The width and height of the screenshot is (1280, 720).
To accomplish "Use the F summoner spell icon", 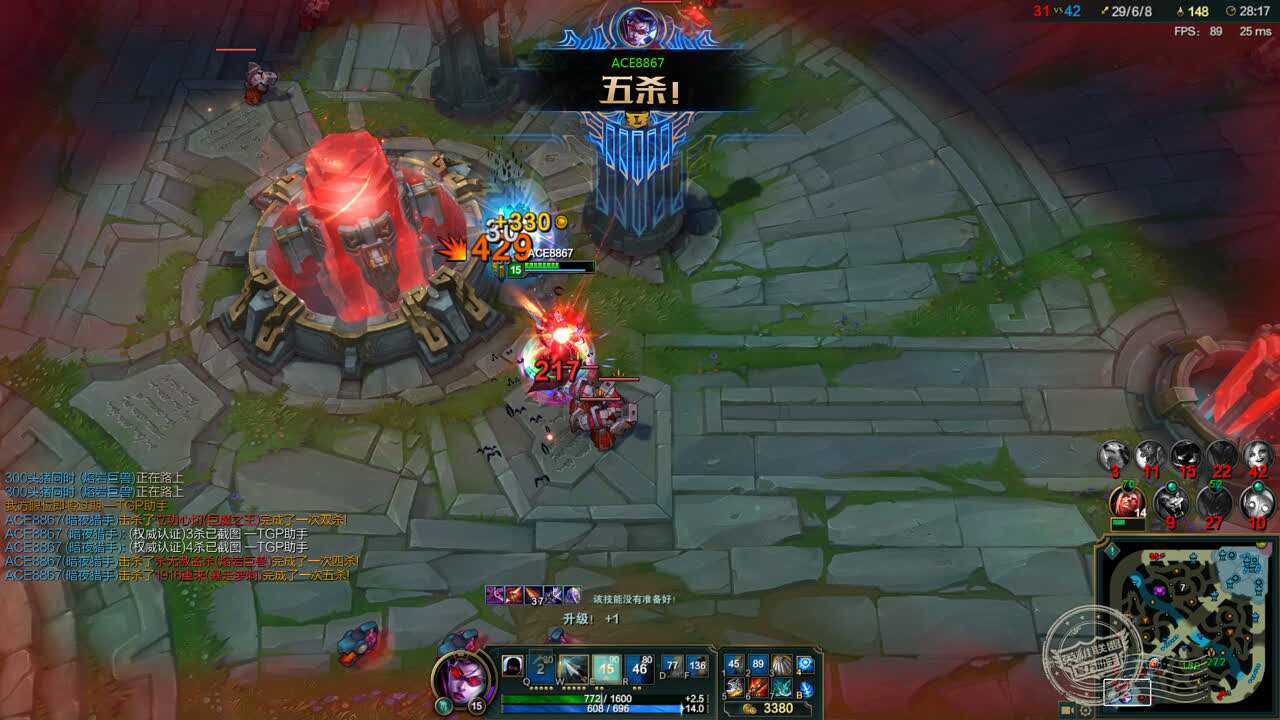I will coord(697,667).
